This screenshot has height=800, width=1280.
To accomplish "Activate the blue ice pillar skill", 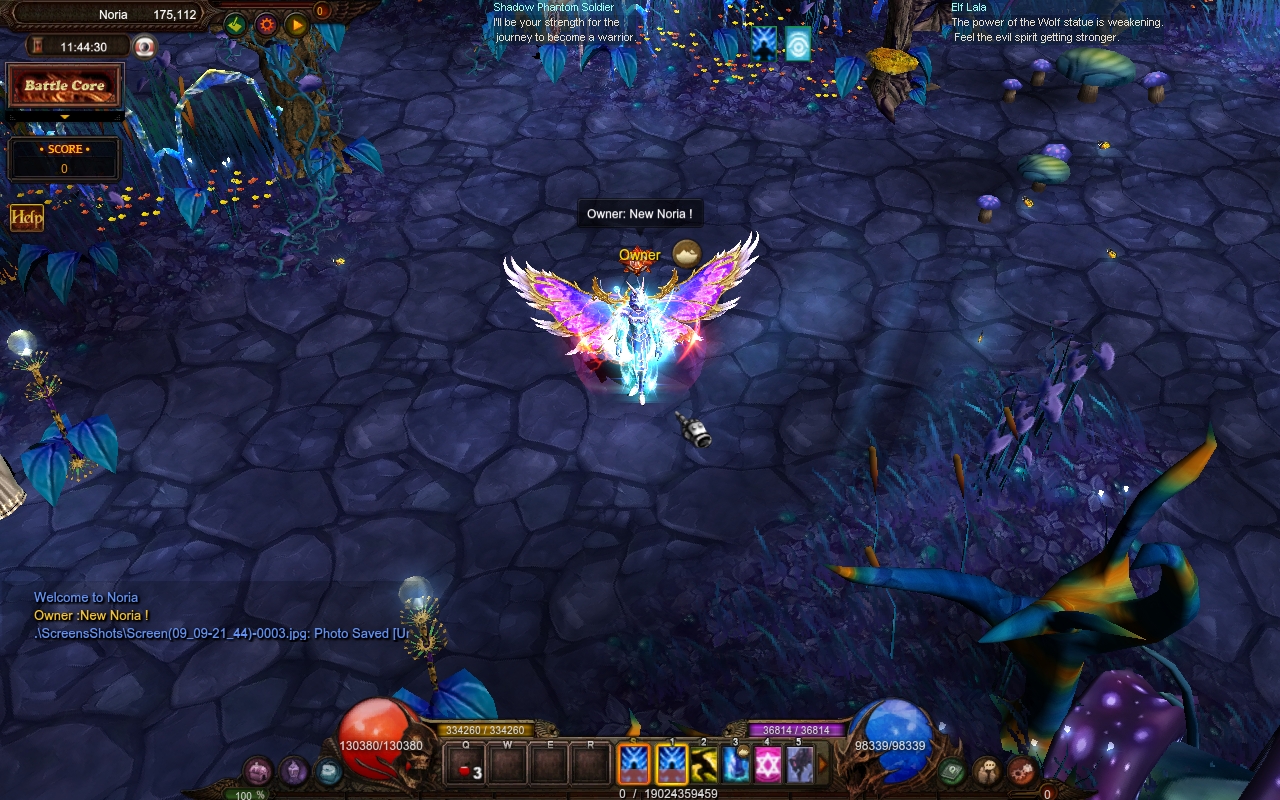I will (736, 765).
